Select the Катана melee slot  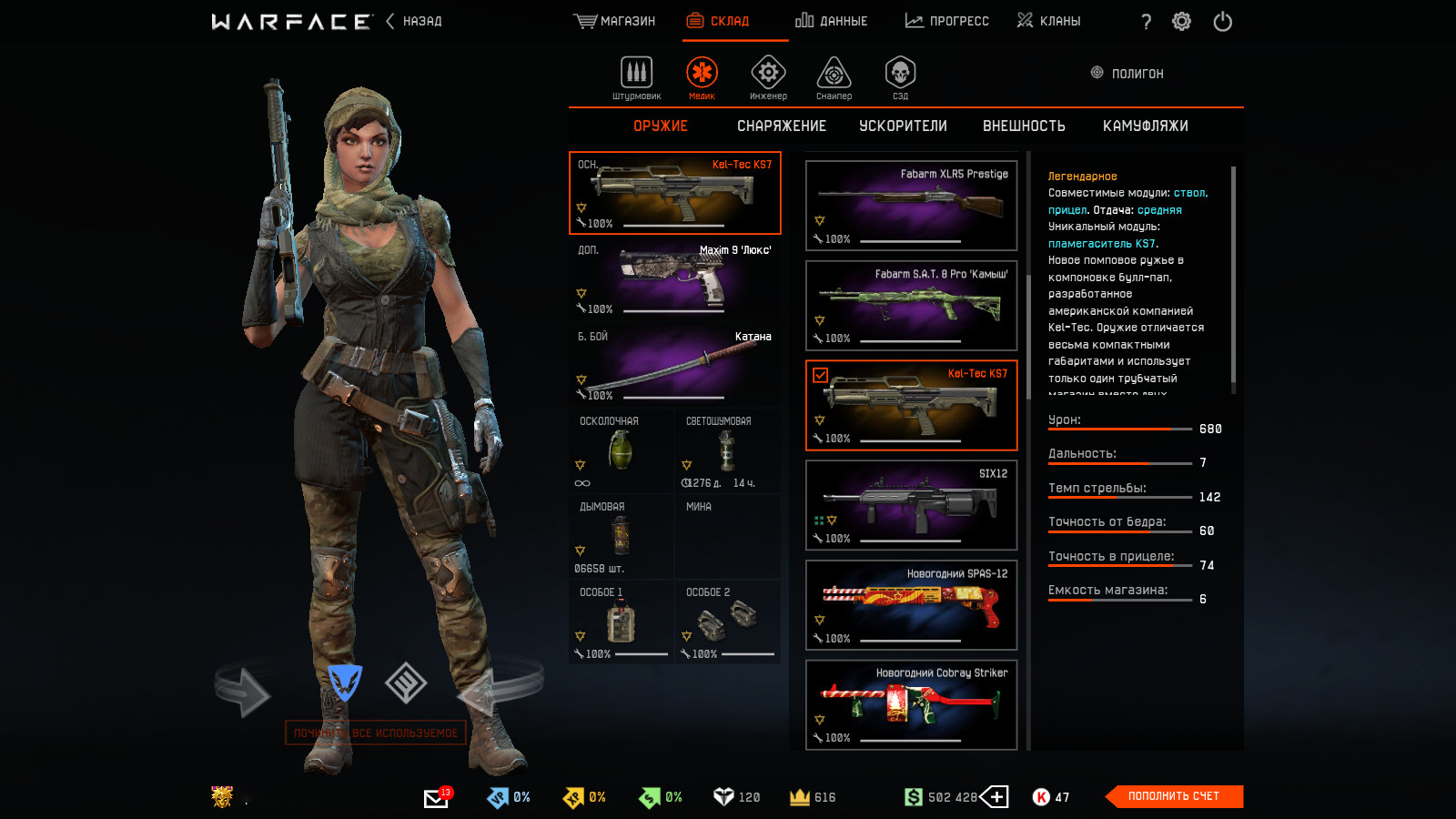point(674,366)
